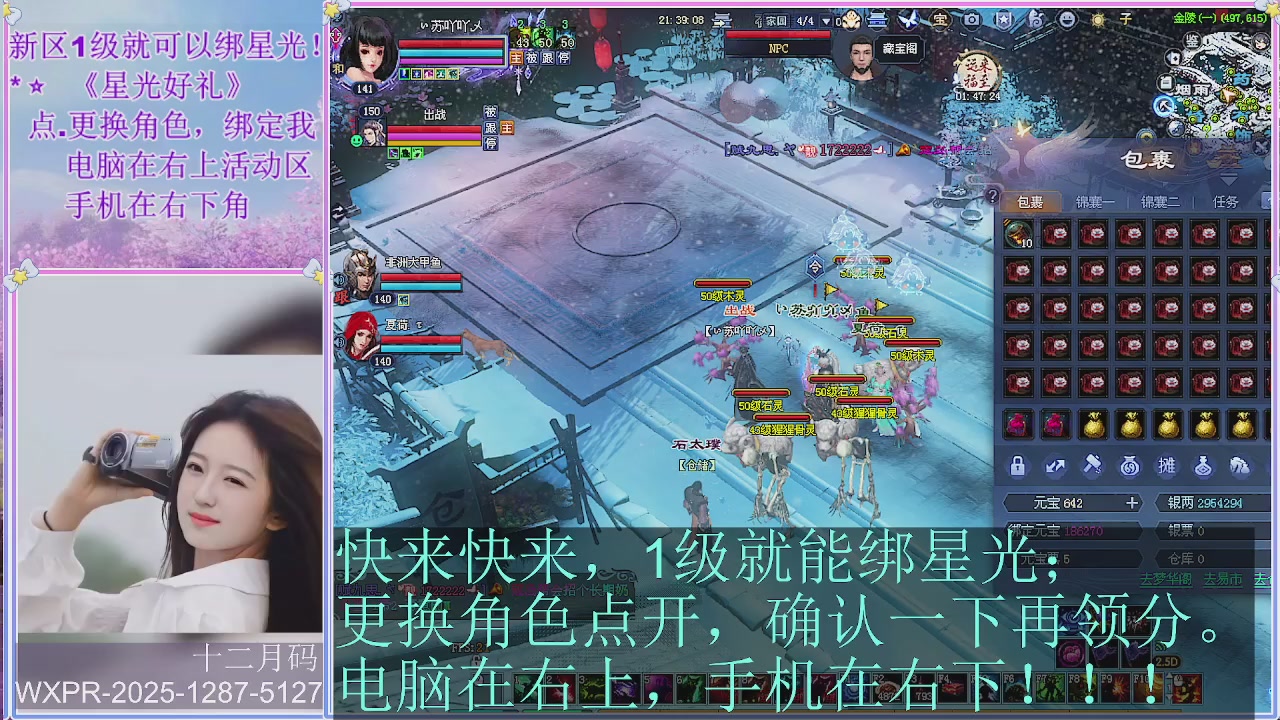This screenshot has height=720, width=1280.
Task: Click the character's red health bar
Action: [x=450, y=42]
